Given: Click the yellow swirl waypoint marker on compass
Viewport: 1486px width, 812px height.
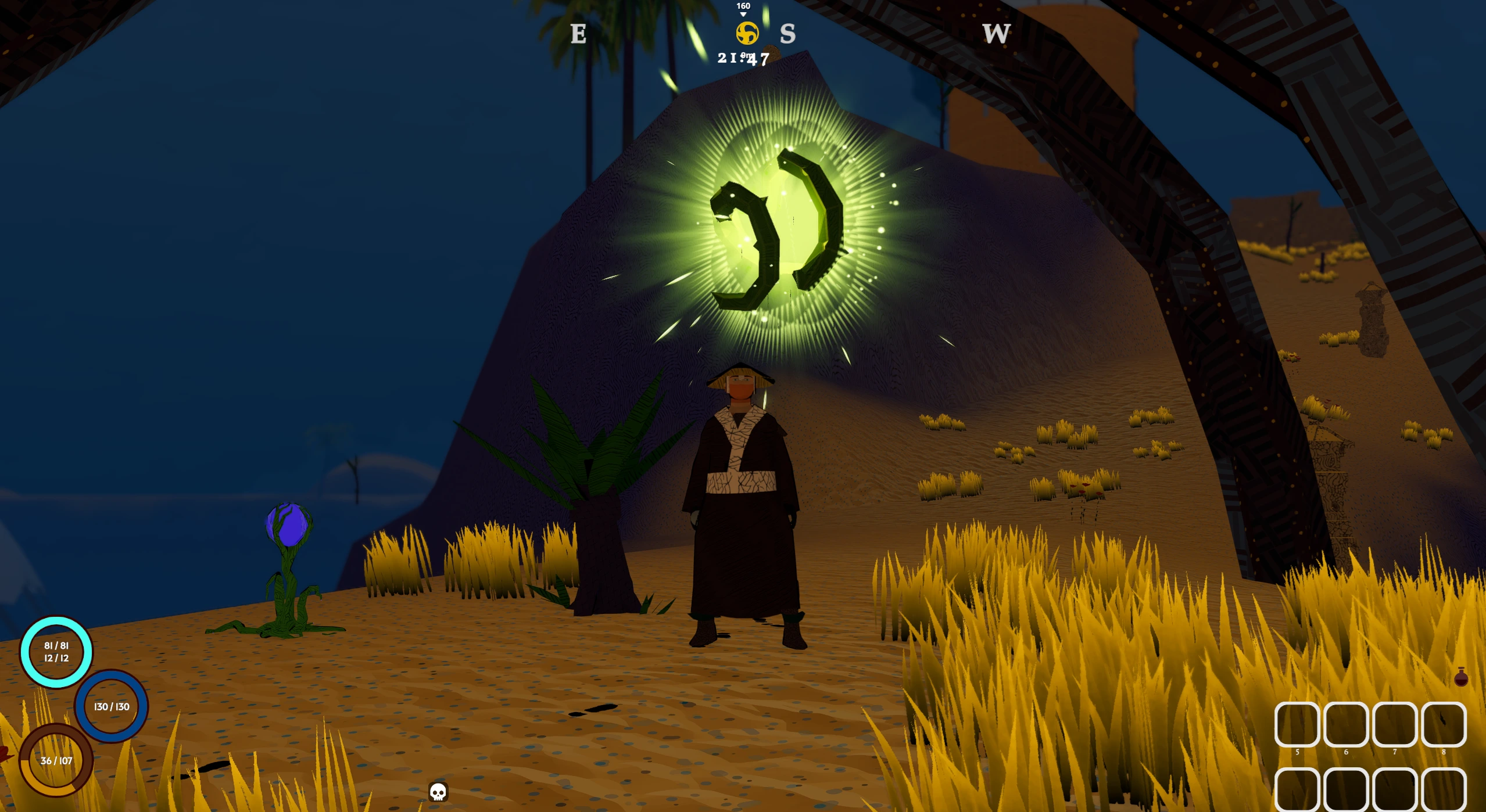Looking at the screenshot, I should point(747,33).
